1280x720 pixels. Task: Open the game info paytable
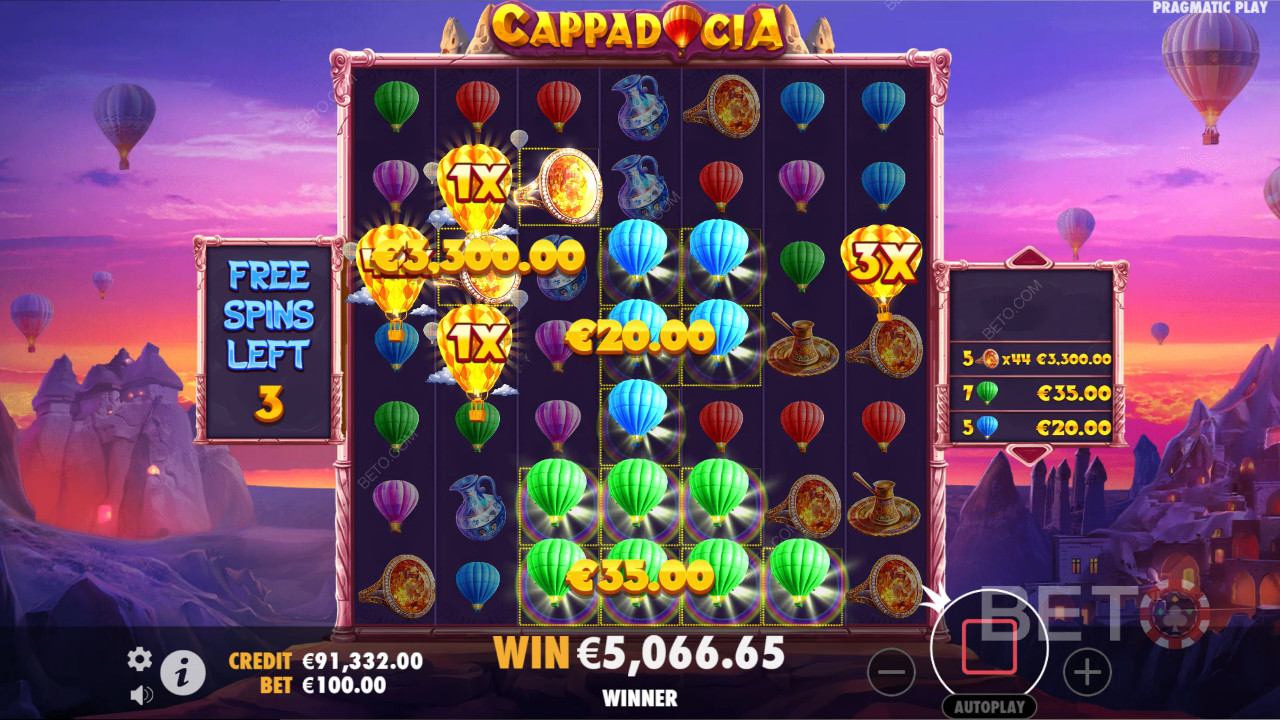point(183,675)
